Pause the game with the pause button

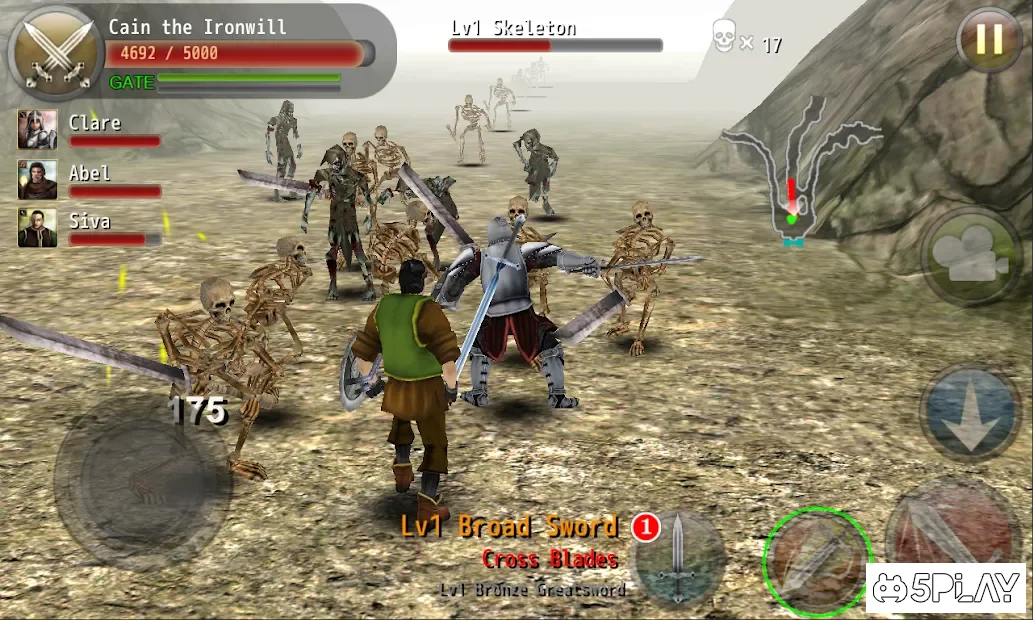coord(988,40)
